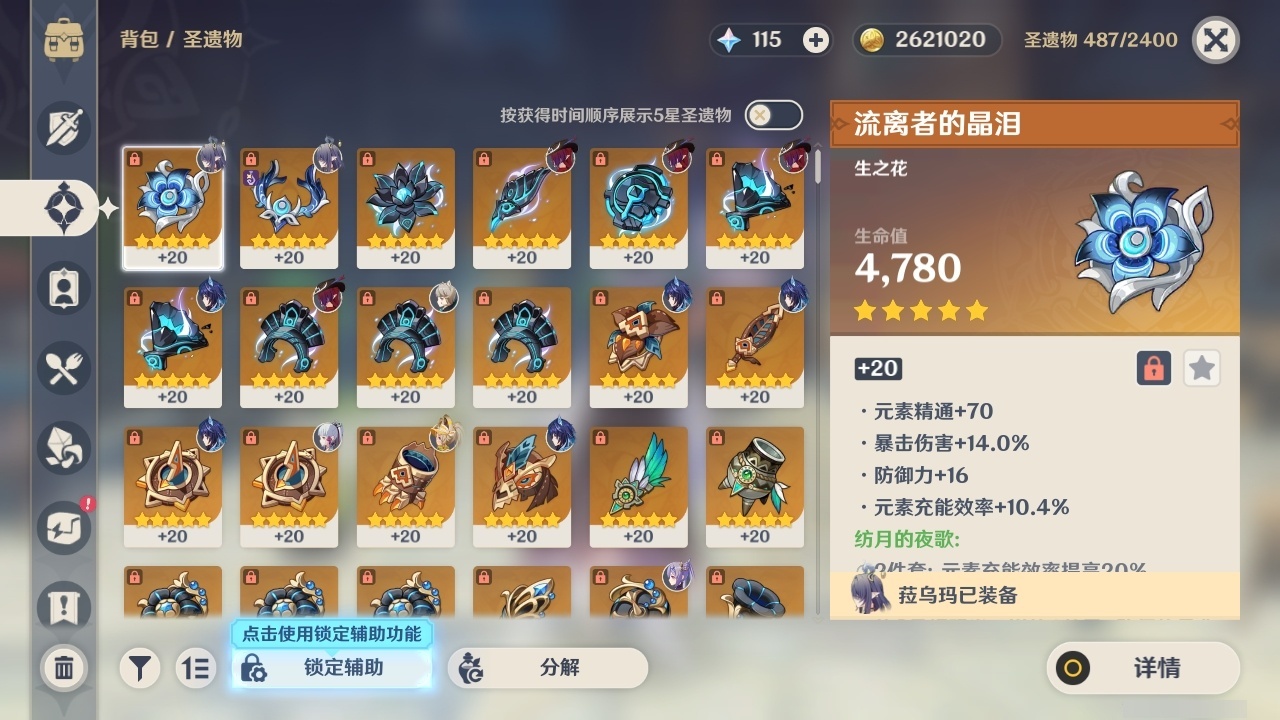The image size is (1280, 720).
Task: Mark the artifact as favorite with the star
Action: pos(1201,368)
